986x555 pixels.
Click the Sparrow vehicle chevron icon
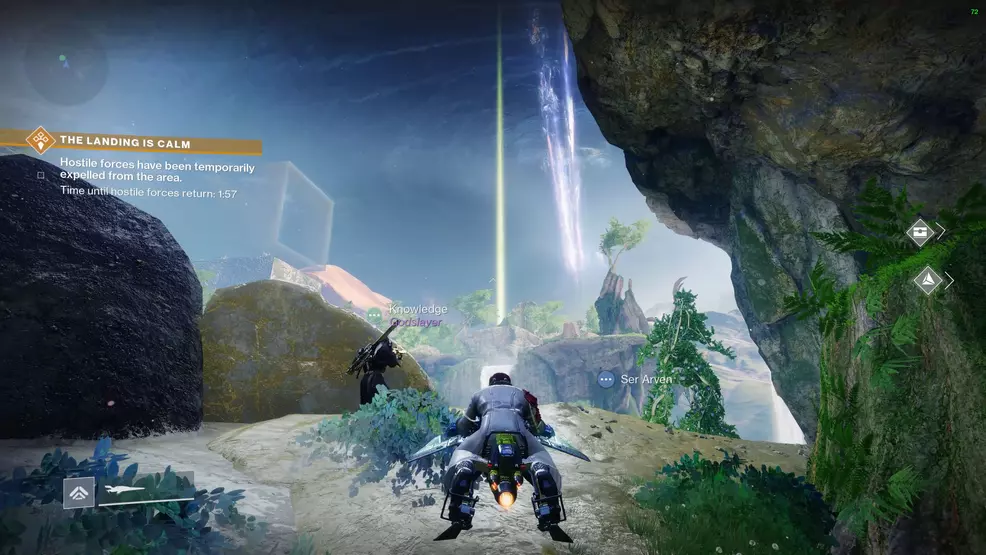tap(79, 492)
